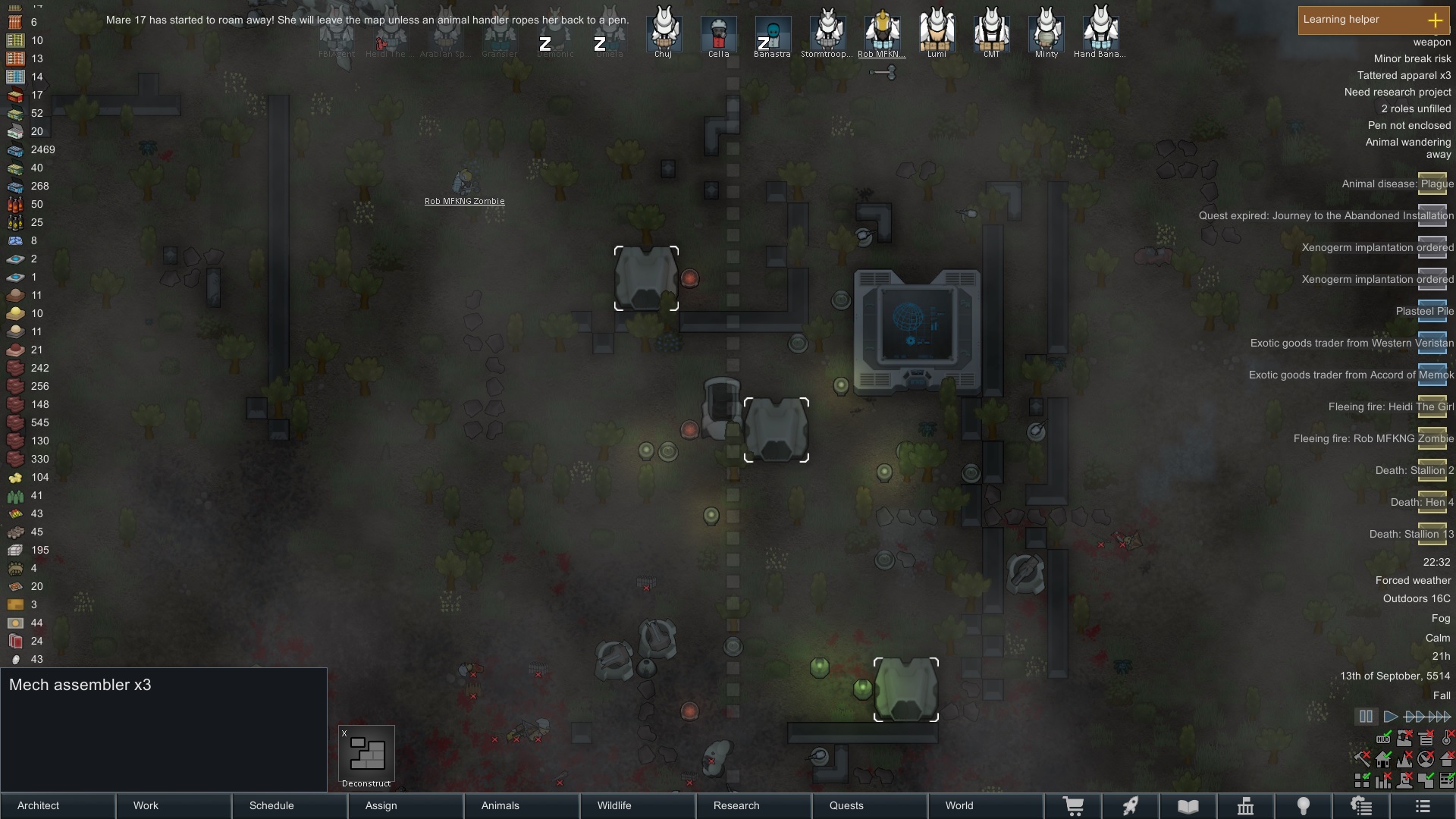Screen dimensions: 1456x819
Task: Open the Work tab
Action: (x=174, y=805)
